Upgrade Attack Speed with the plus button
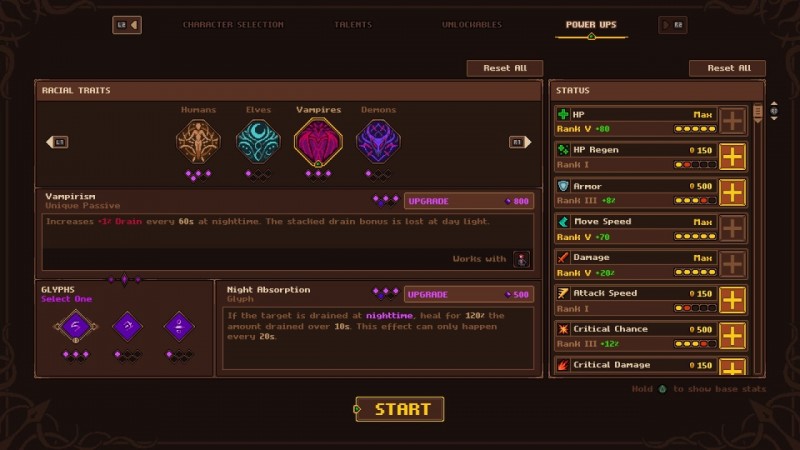 click(733, 300)
